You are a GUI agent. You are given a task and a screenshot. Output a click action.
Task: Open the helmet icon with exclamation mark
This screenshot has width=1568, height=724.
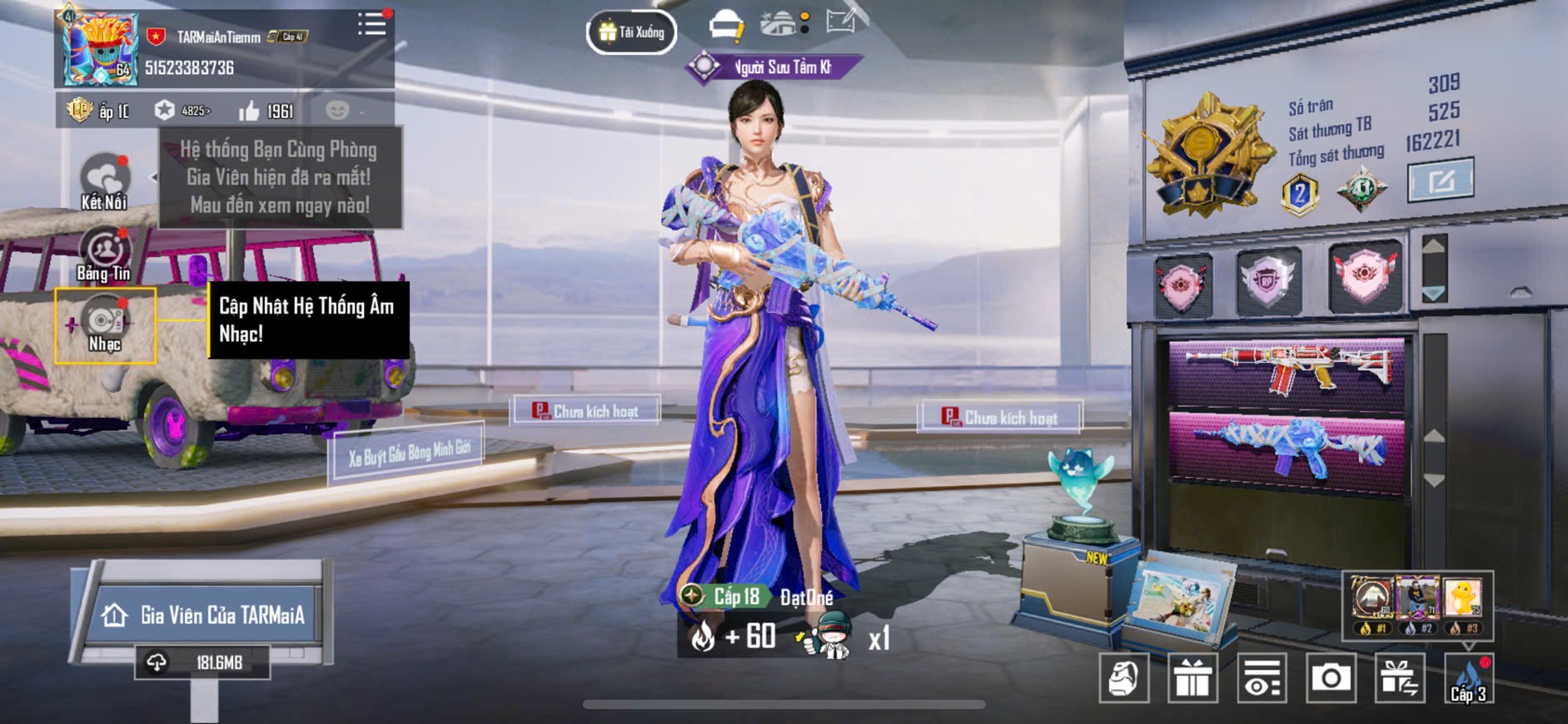(726, 26)
